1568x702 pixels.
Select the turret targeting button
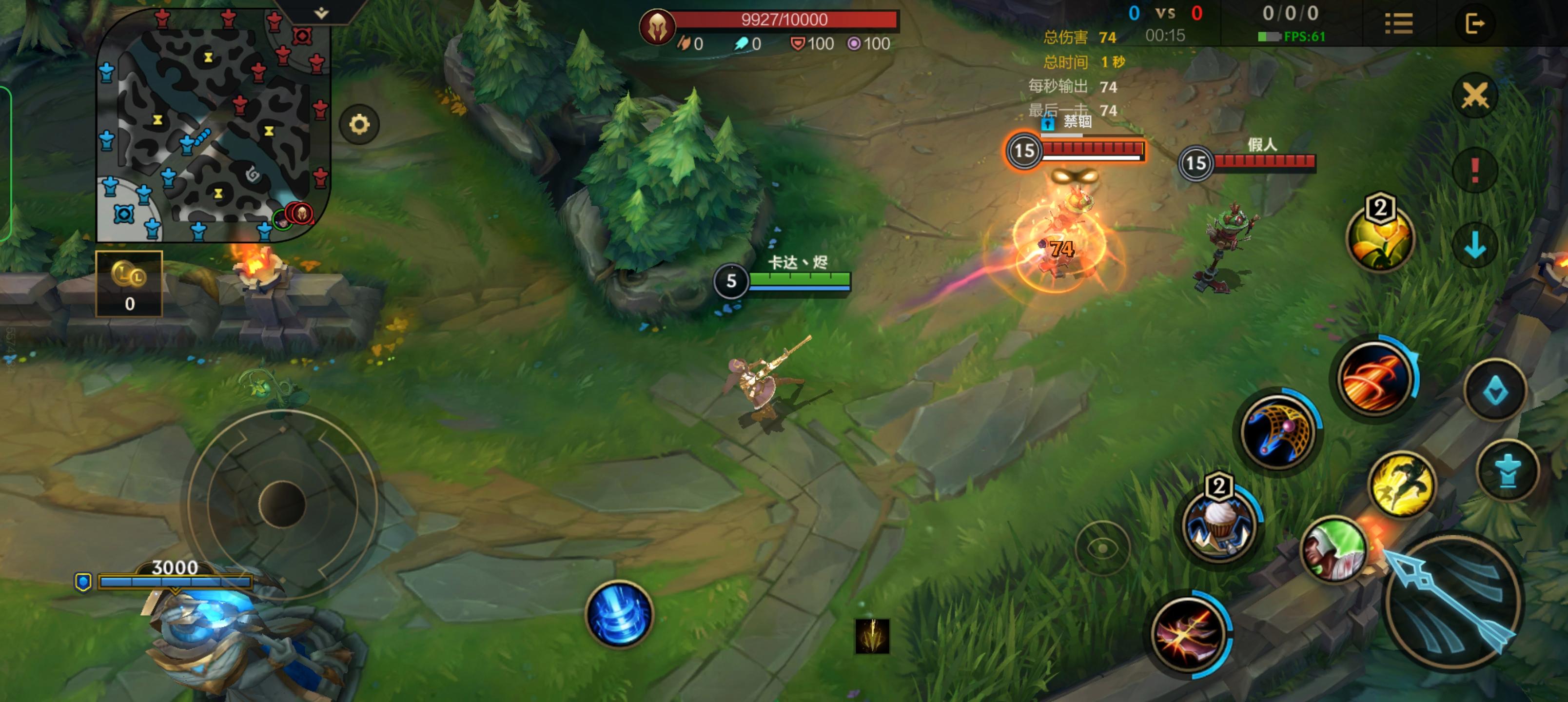[x=1507, y=470]
